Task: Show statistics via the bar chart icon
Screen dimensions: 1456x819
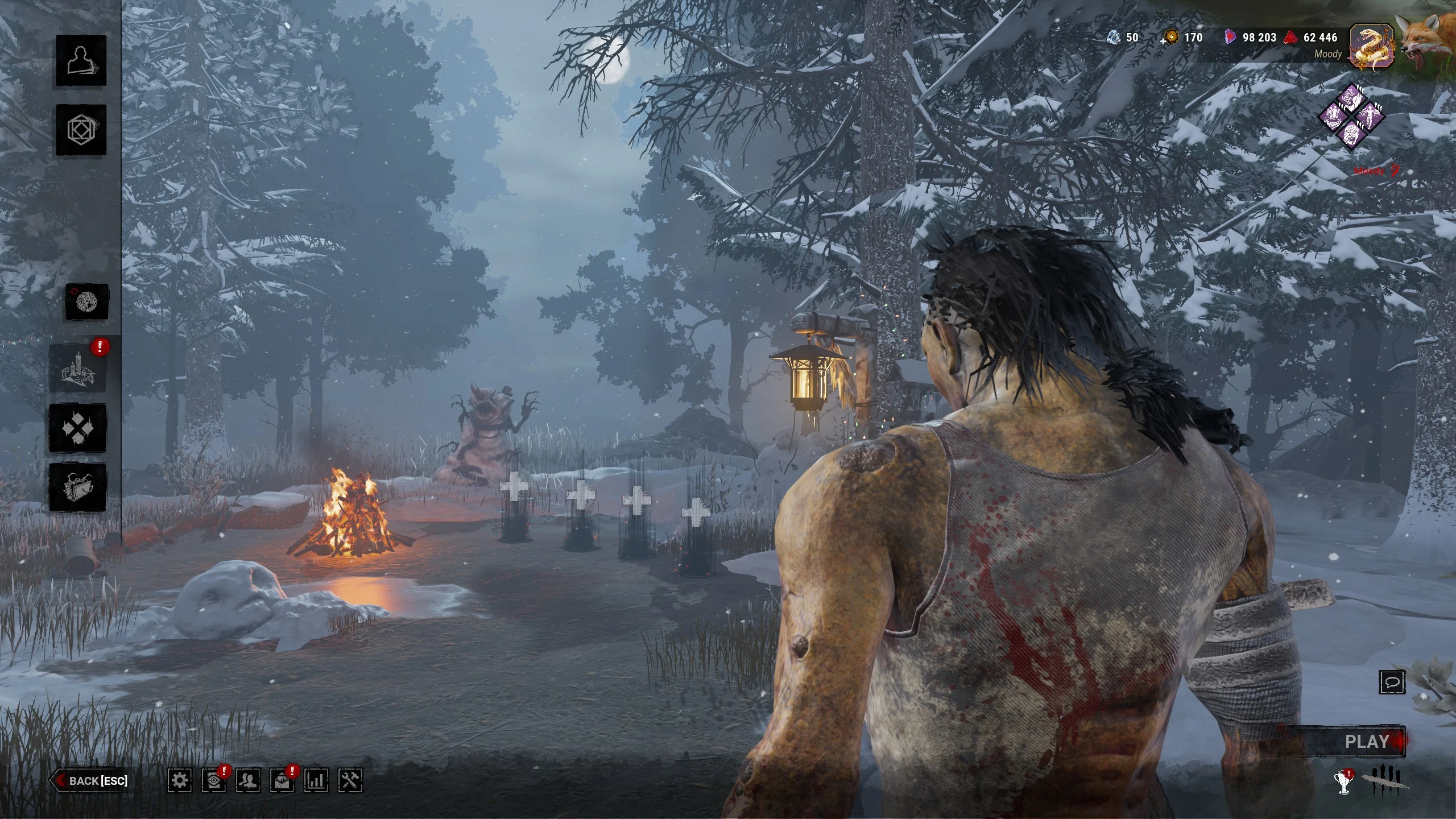Action: pyautogui.click(x=316, y=780)
